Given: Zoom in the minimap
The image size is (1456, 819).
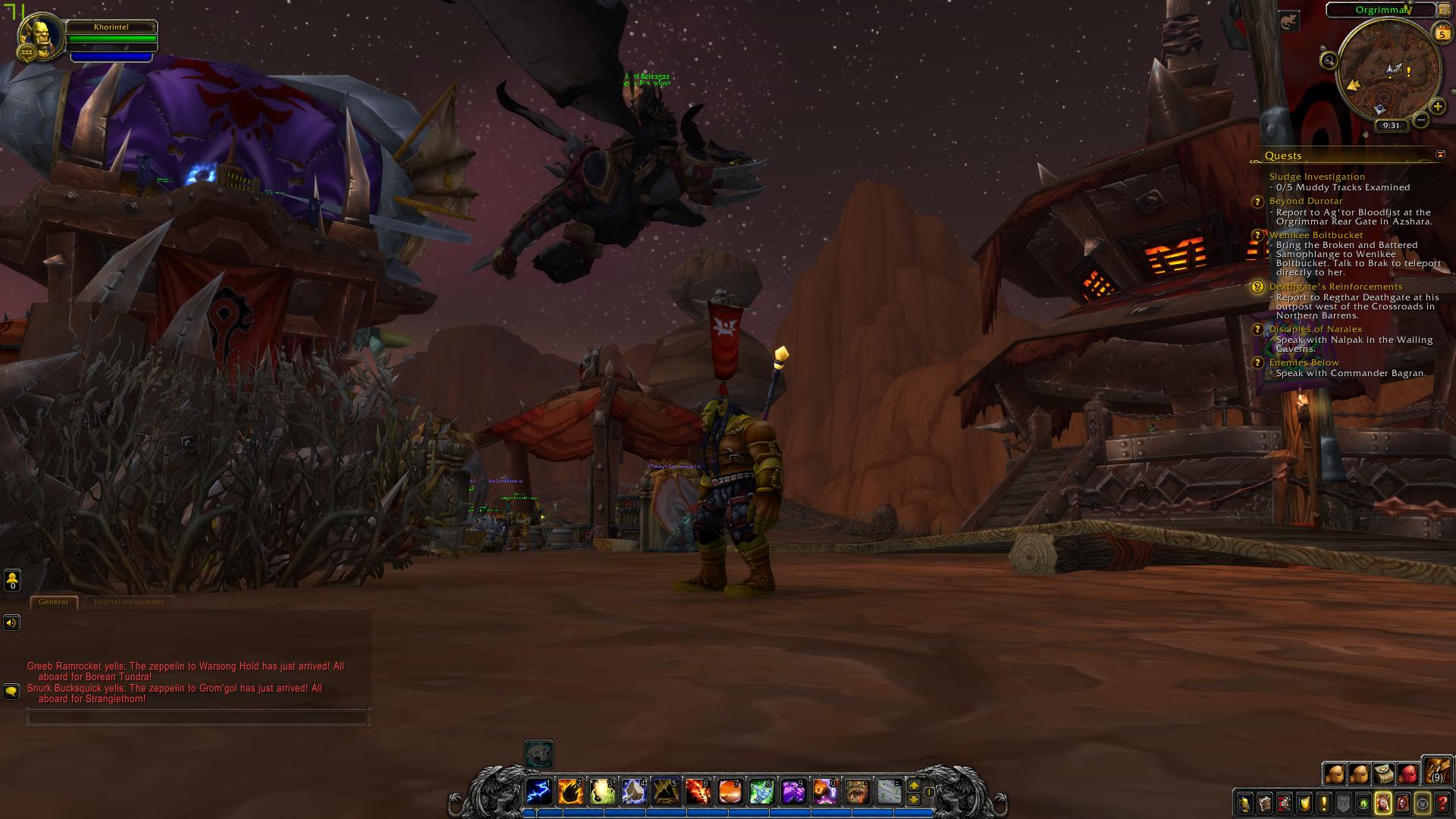Looking at the screenshot, I should [x=1437, y=106].
